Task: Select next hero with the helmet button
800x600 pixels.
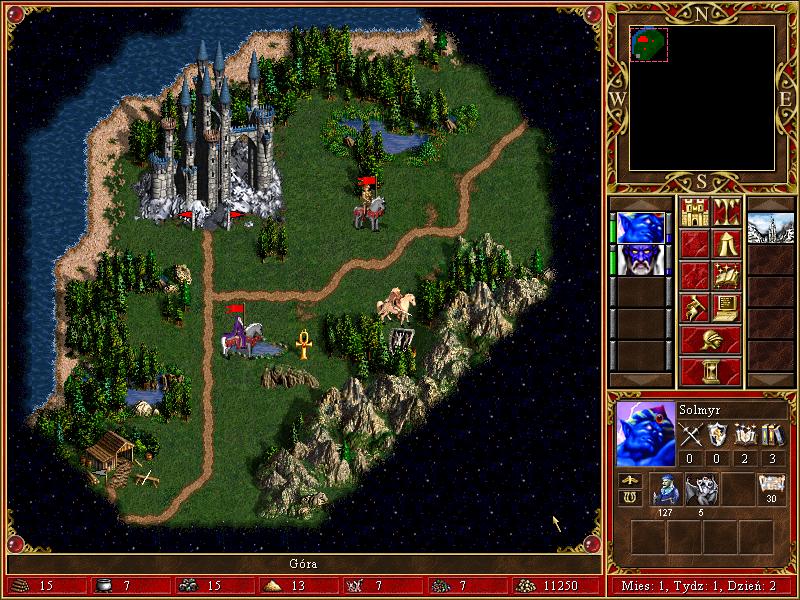Action: click(x=710, y=340)
